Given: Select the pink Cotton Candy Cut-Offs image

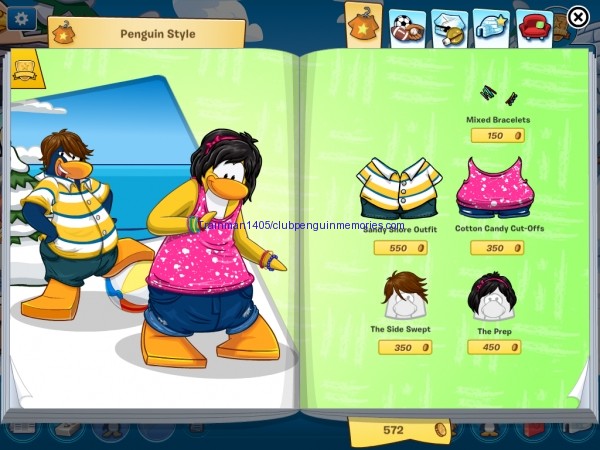Looking at the screenshot, I should (493, 187).
